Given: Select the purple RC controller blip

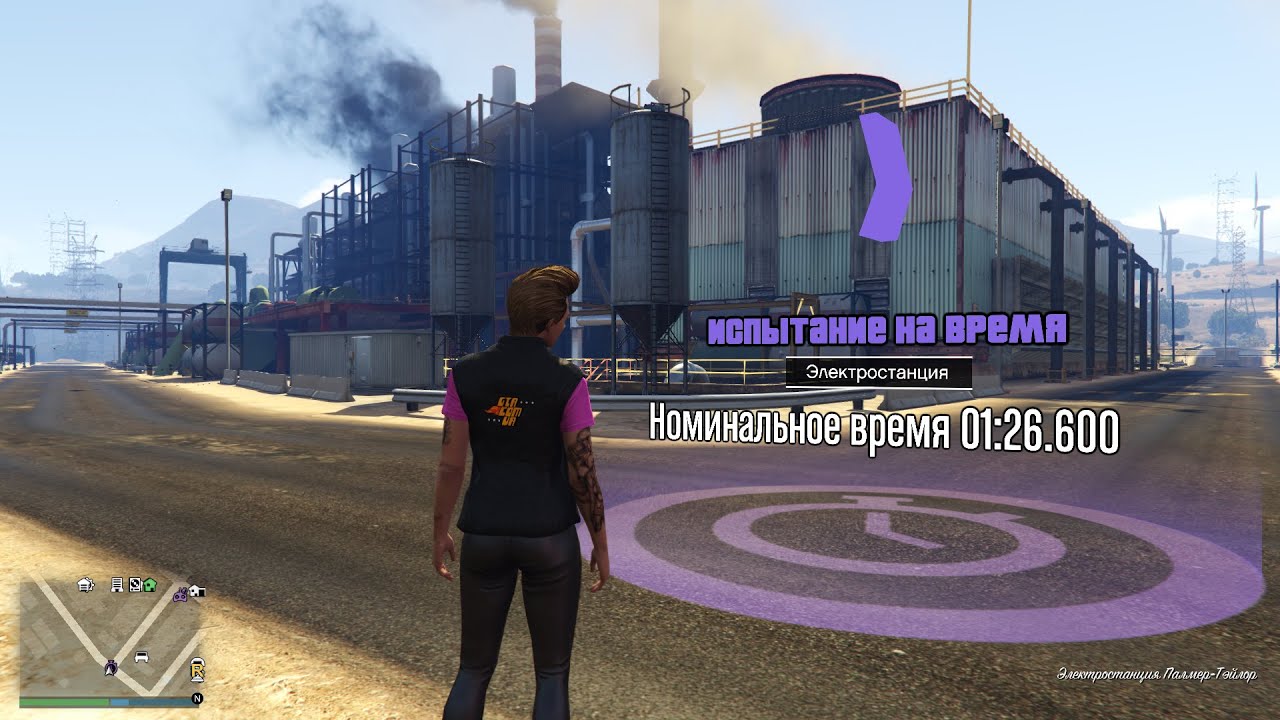Looking at the screenshot, I should [180, 594].
